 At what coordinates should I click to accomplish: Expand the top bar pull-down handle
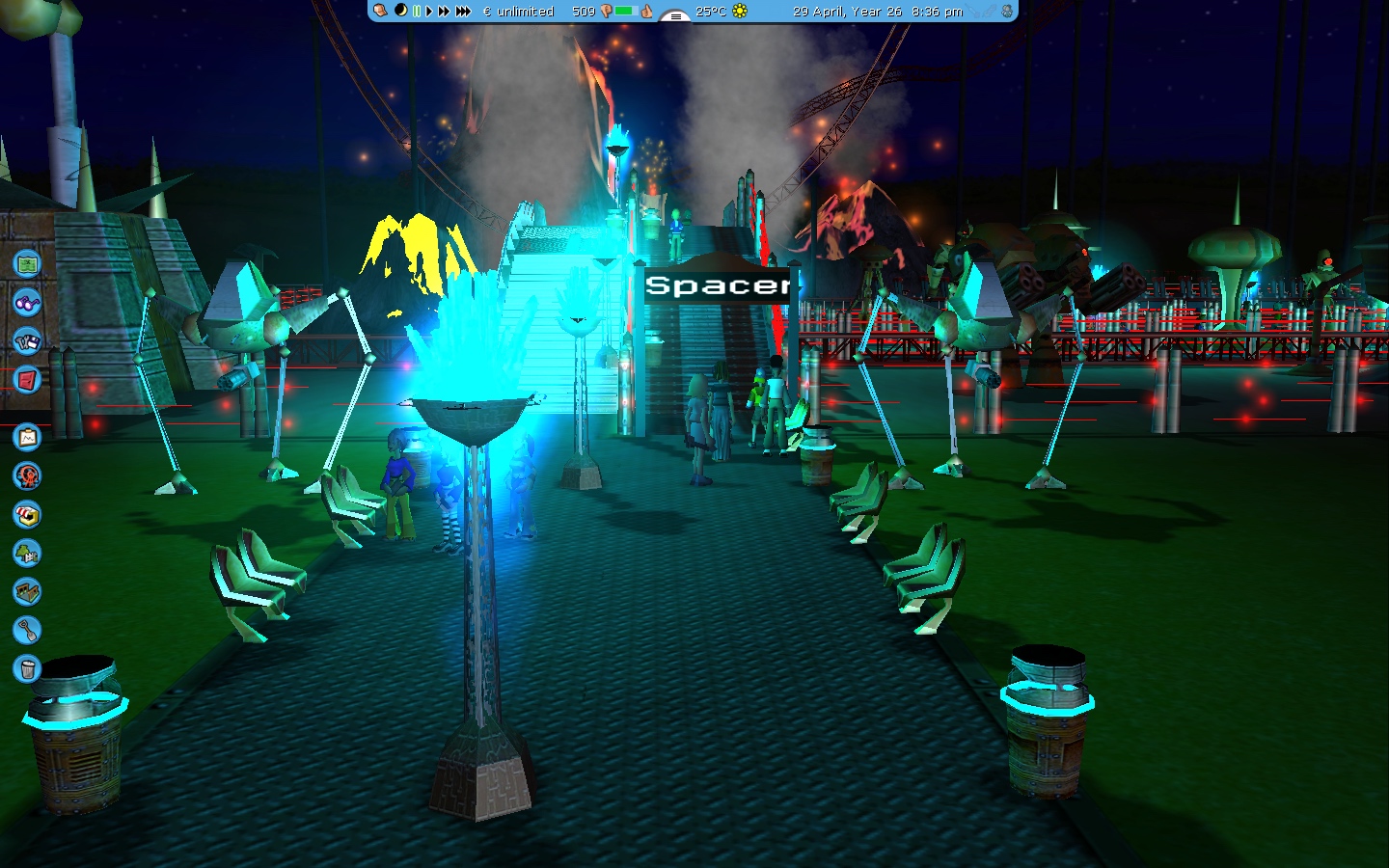click(675, 15)
